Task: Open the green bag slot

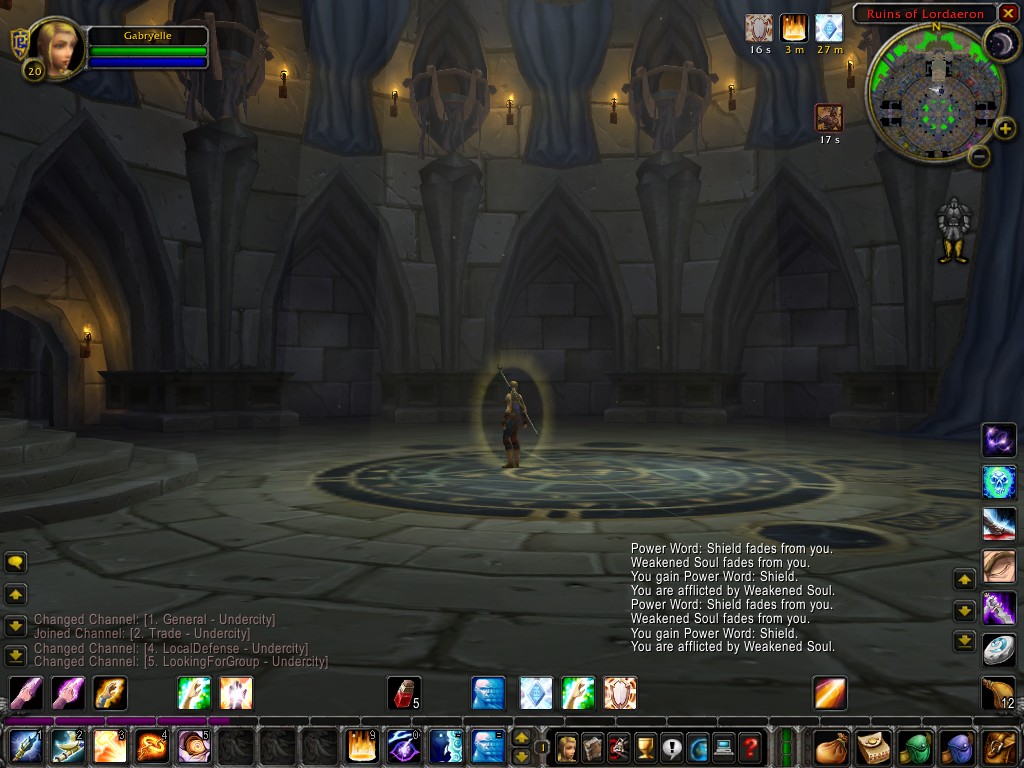Action: point(916,747)
